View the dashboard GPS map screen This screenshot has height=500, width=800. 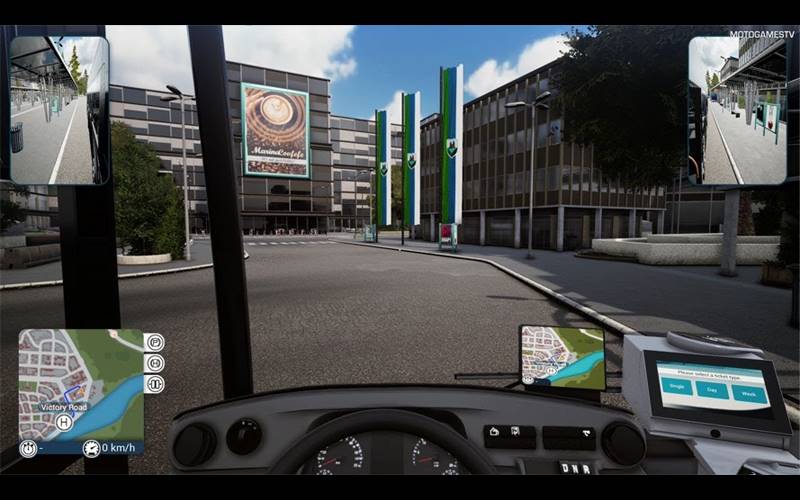[x=562, y=358]
